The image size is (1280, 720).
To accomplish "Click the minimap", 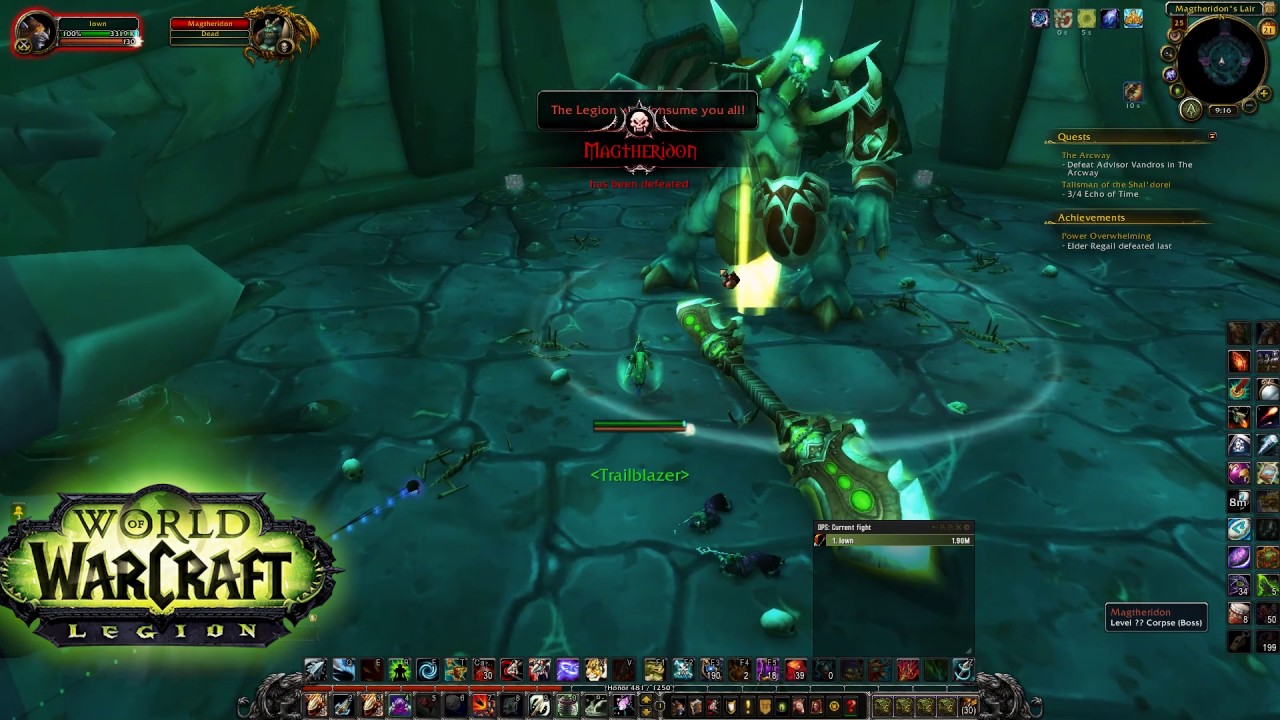I will point(1221,62).
